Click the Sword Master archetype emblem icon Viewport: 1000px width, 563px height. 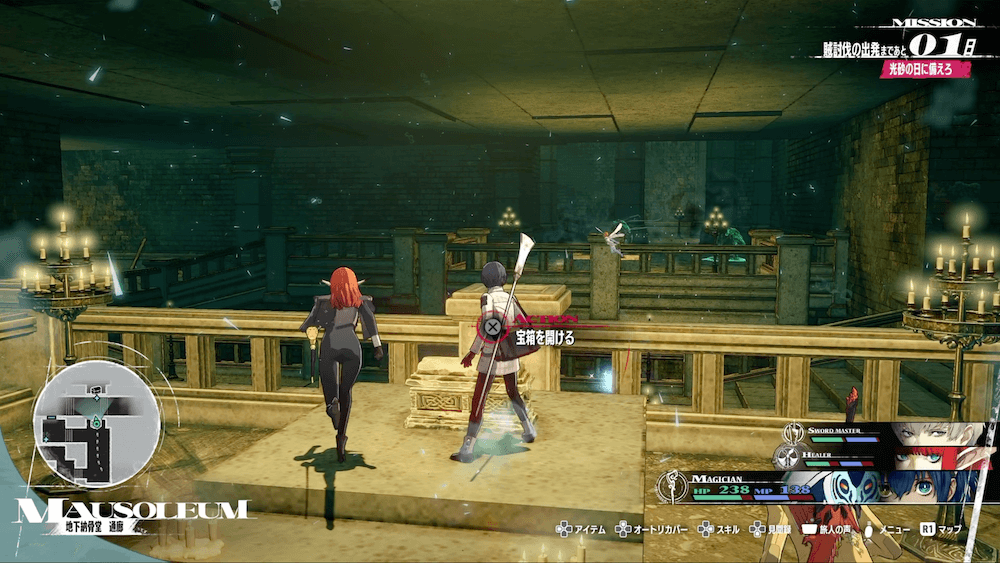point(795,434)
